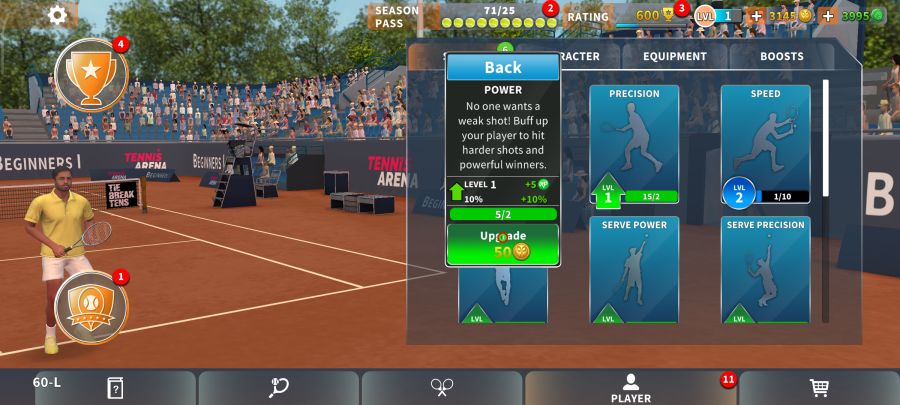Add more green gems with plus button
The width and height of the screenshot is (900, 405).
click(x=828, y=16)
